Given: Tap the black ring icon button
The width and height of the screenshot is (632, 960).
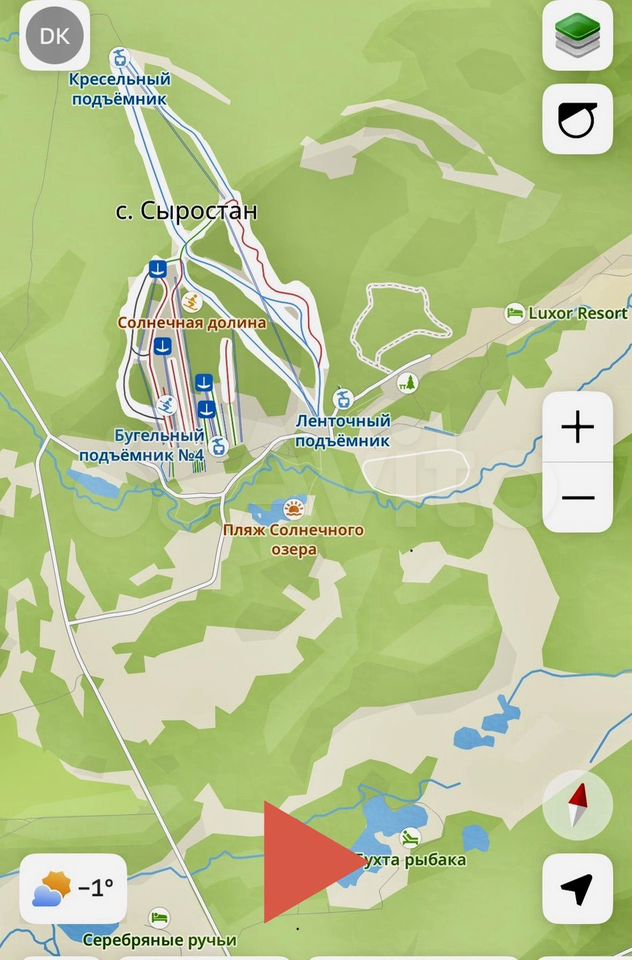Looking at the screenshot, I should point(577,119).
